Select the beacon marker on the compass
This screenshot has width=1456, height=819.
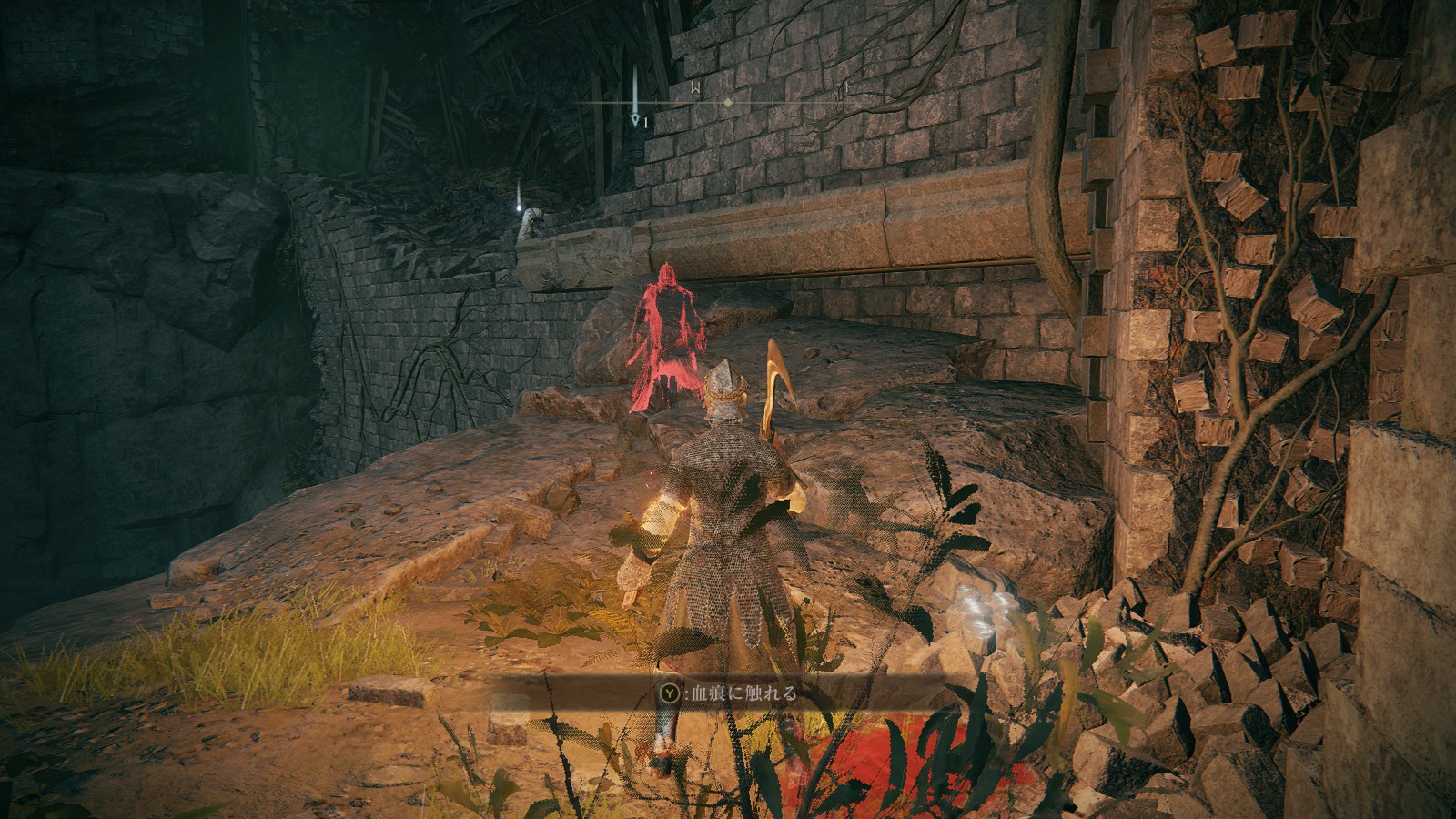(634, 97)
